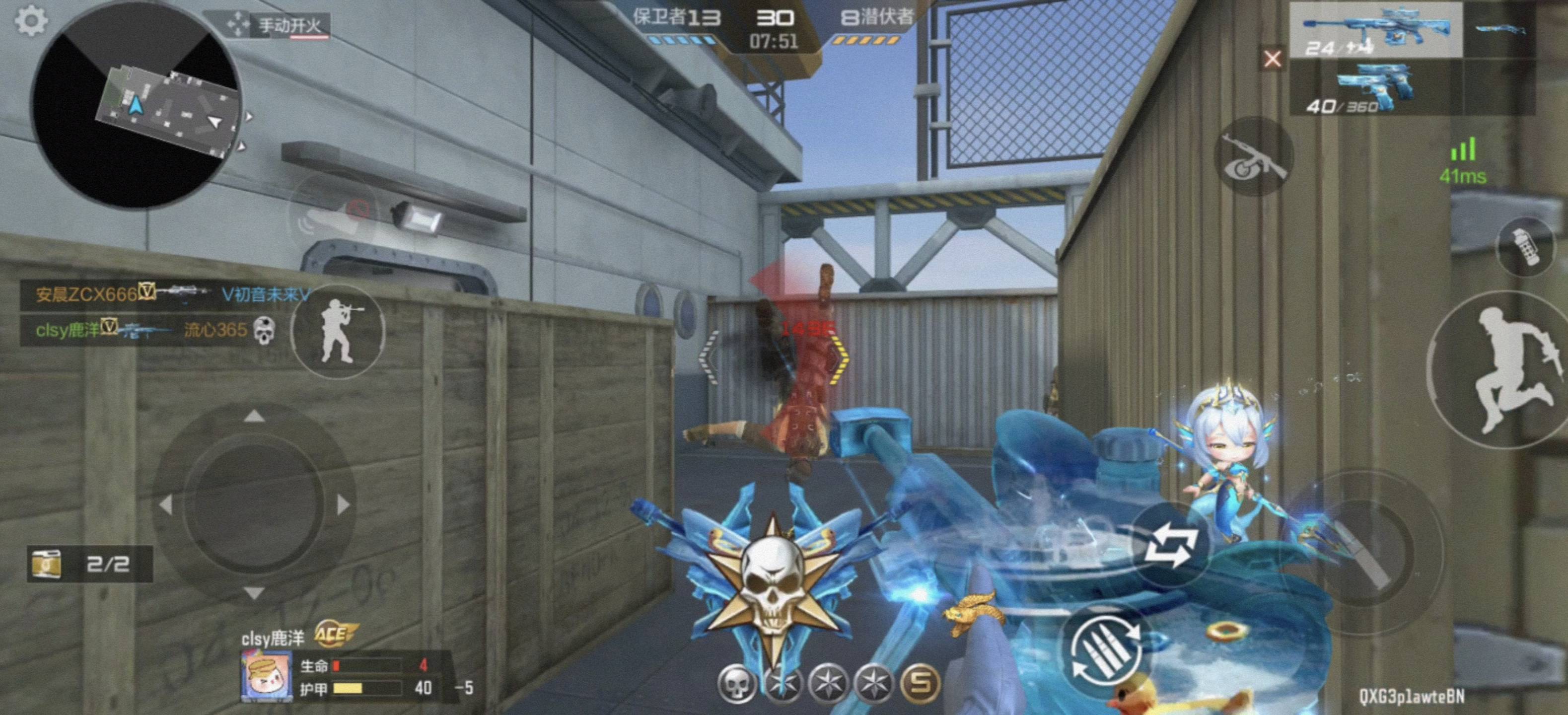Tap the crouching soldier stance button
This screenshot has height=715, width=1568.
(339, 332)
